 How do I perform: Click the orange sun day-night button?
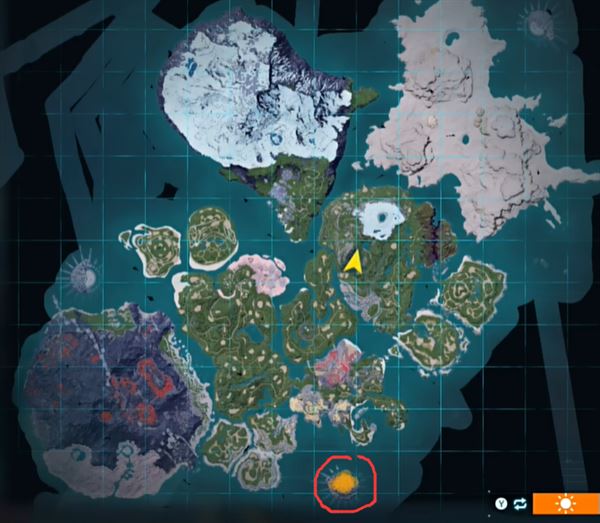click(566, 503)
